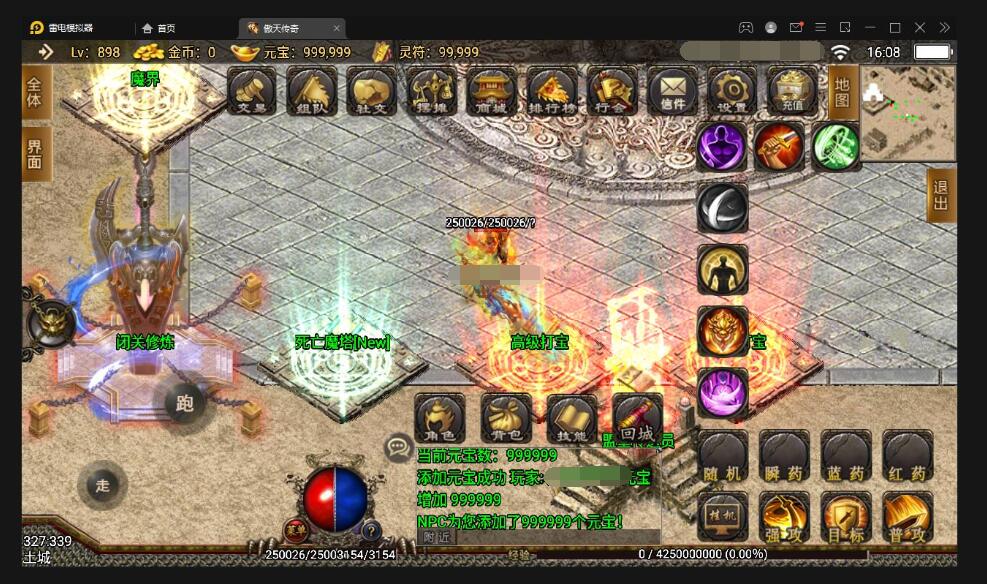Open the 交易 trade menu
Image resolution: width=987 pixels, height=584 pixels.
[x=252, y=91]
